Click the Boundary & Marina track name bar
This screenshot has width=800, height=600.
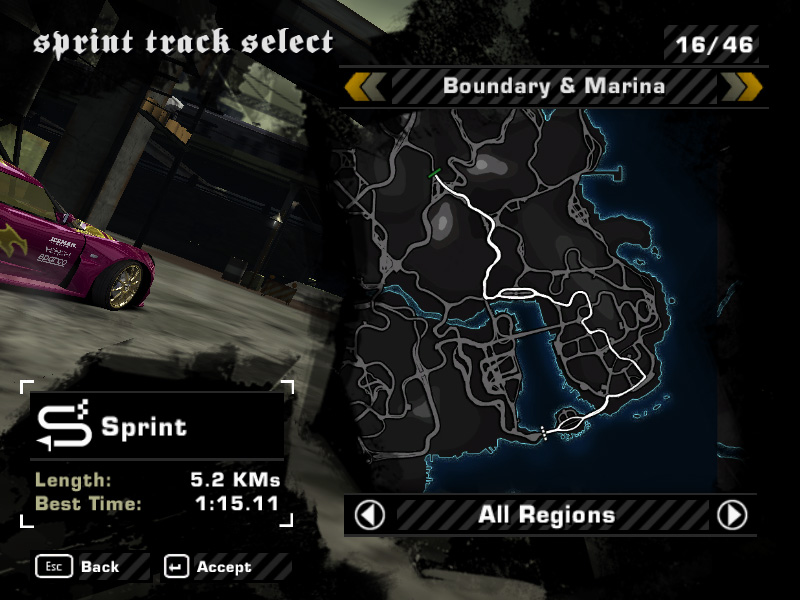[553, 86]
